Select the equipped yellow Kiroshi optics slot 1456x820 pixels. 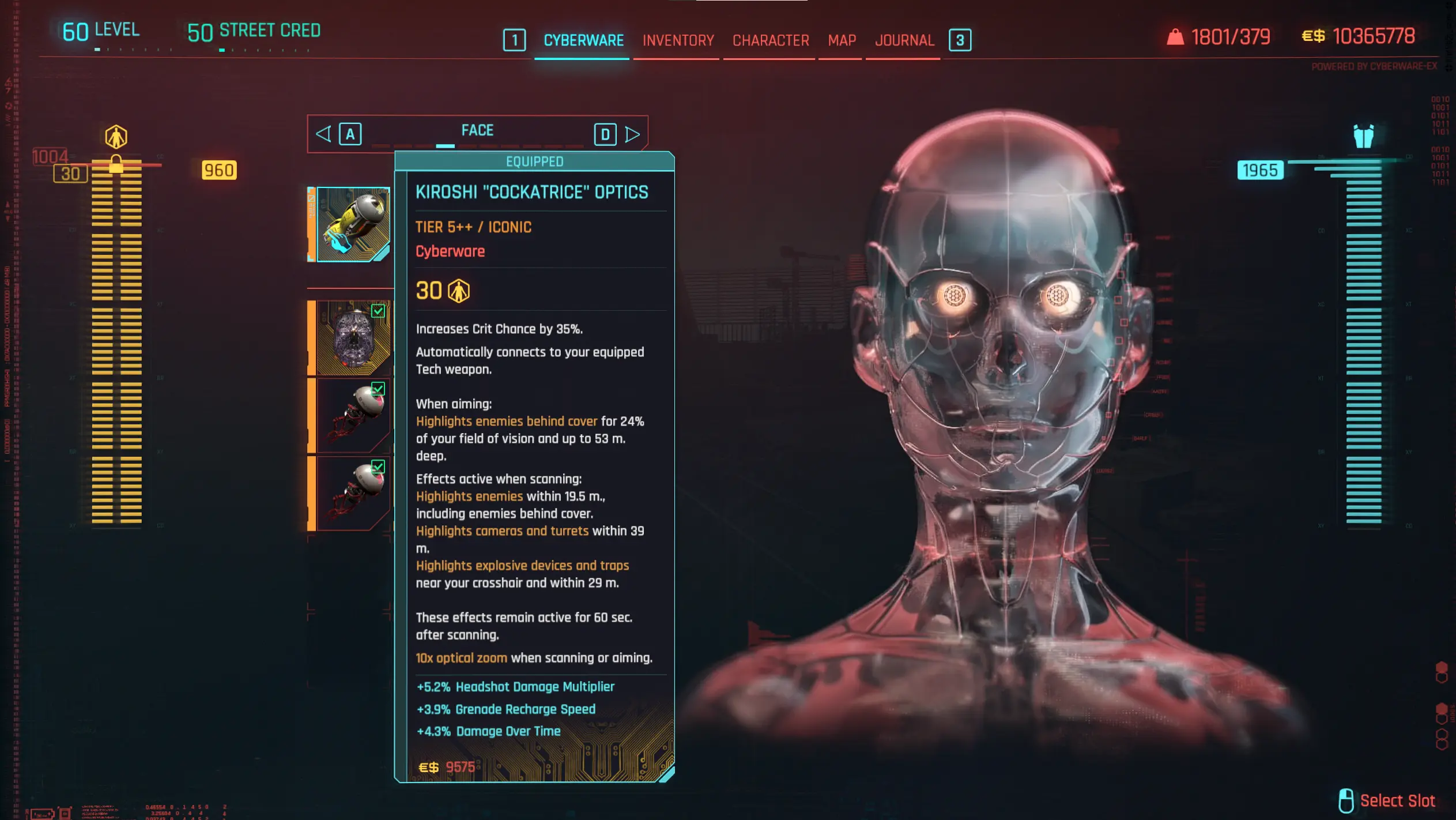(353, 224)
